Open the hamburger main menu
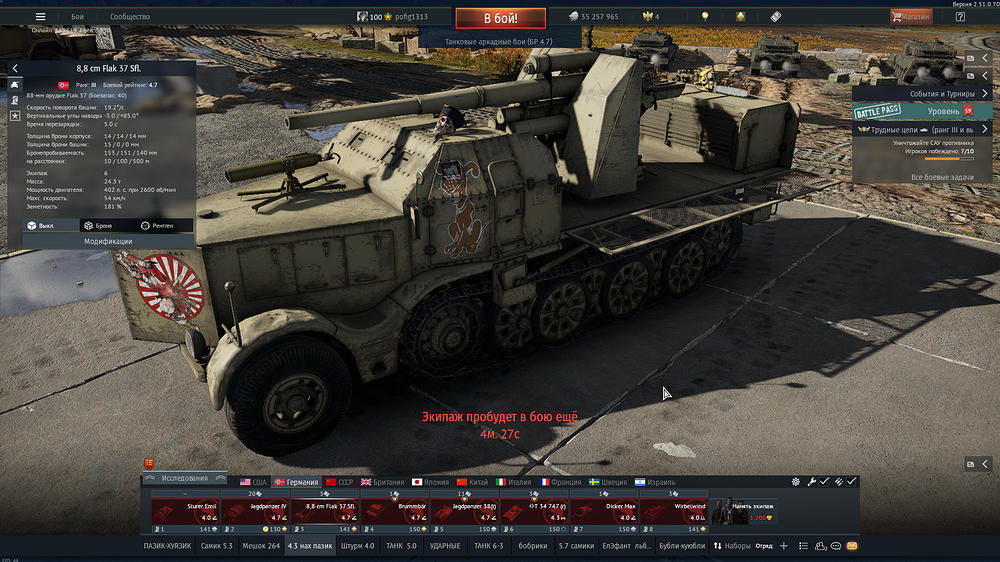 click(40, 17)
